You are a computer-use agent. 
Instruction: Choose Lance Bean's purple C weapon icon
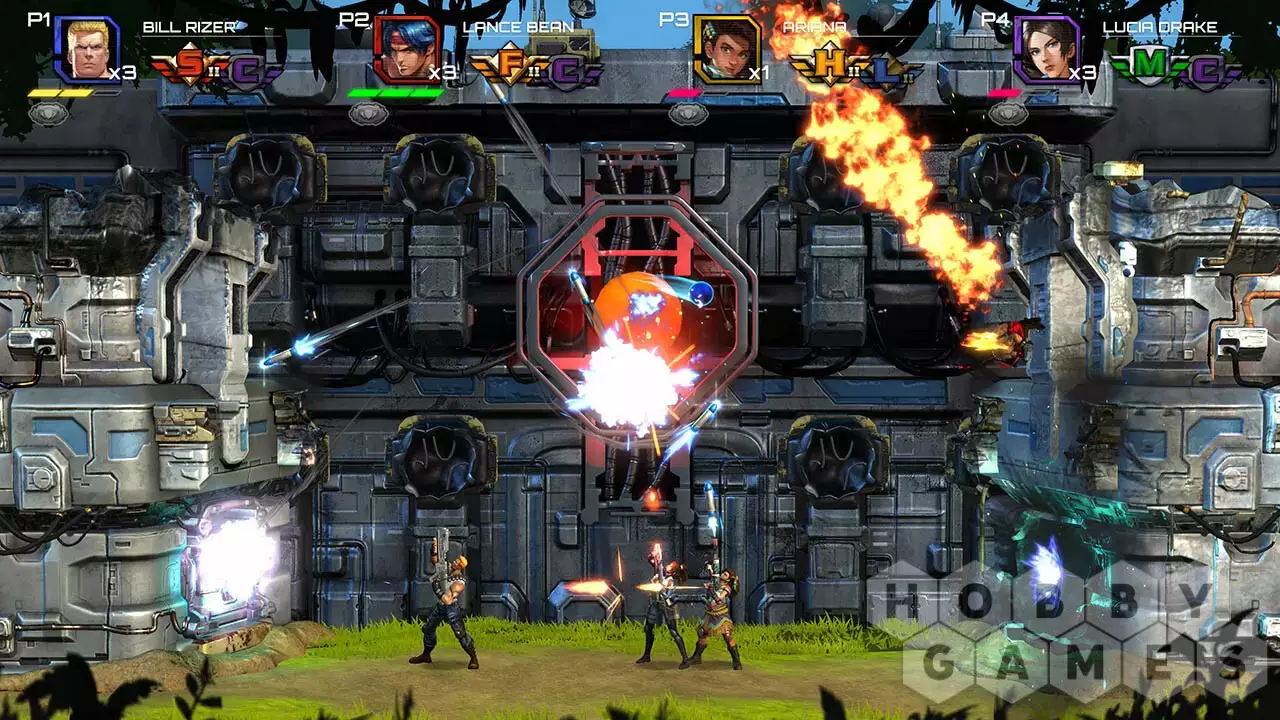569,68
